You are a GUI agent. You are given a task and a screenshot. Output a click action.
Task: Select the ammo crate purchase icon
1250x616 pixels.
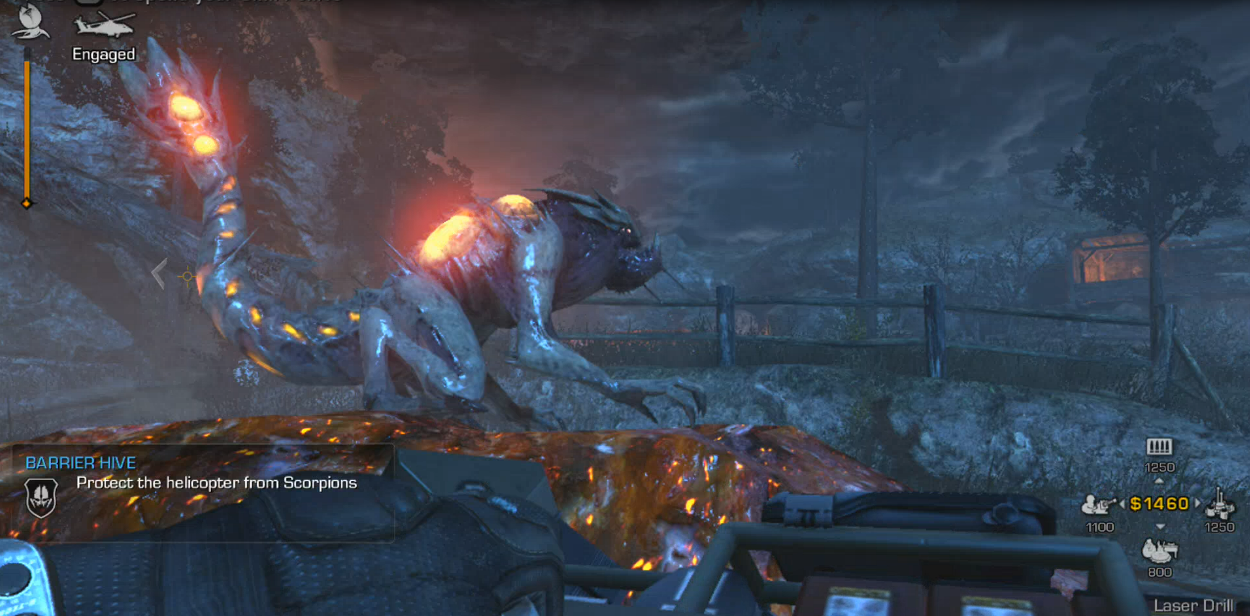(1159, 446)
